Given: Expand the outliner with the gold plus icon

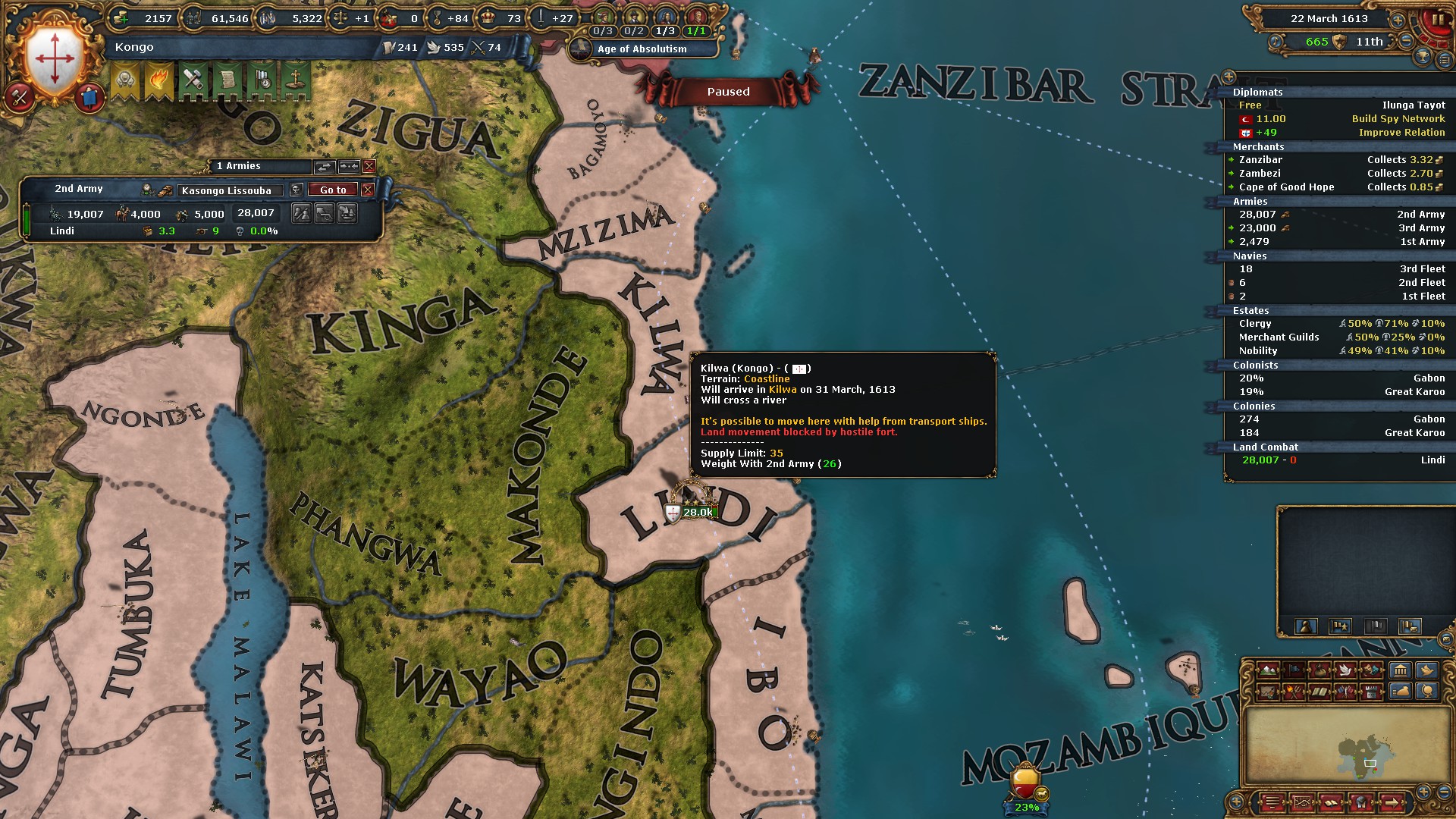Looking at the screenshot, I should pyautogui.click(x=1229, y=77).
